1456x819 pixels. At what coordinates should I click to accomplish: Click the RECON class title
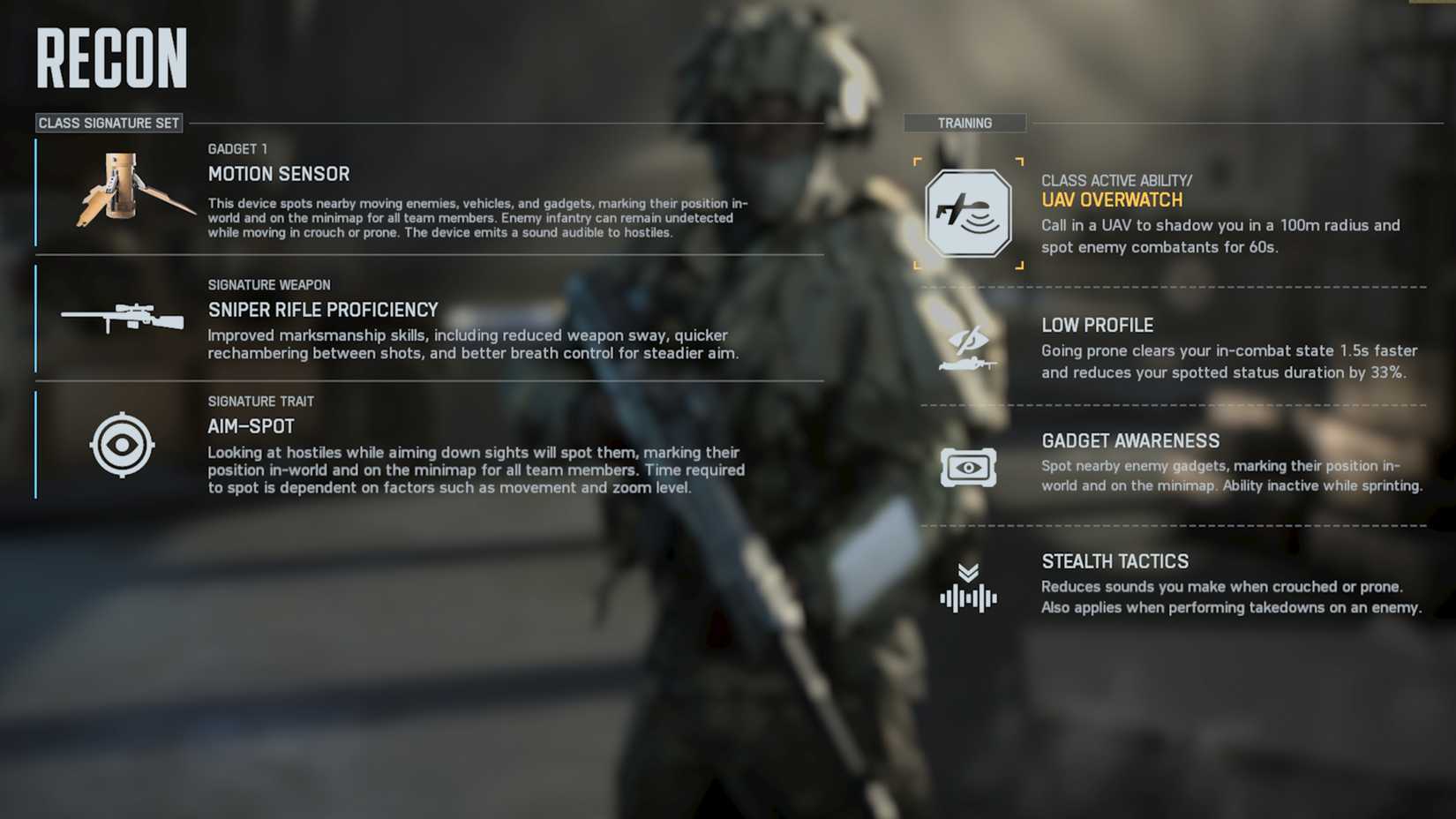point(110,56)
